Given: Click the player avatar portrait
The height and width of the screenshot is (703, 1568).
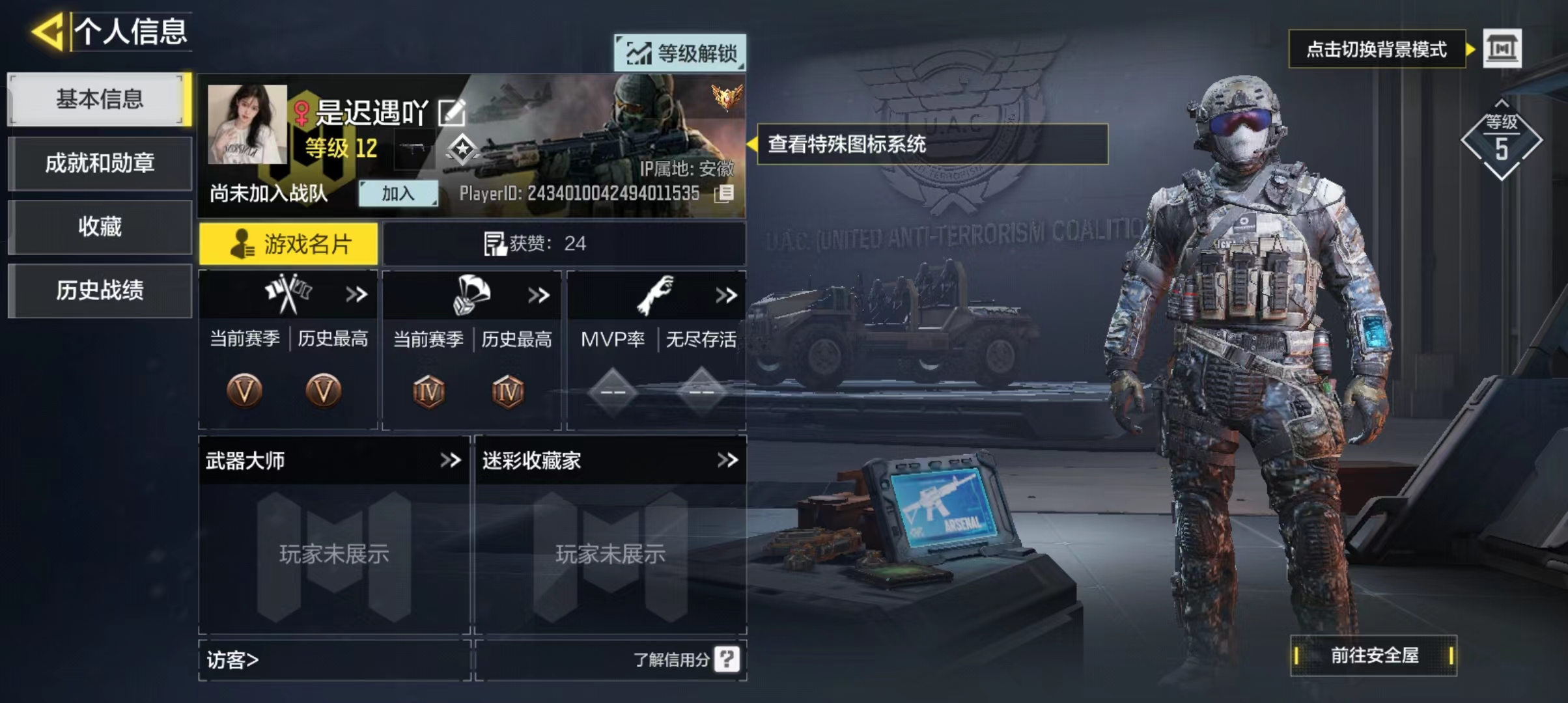Looking at the screenshot, I should [x=247, y=124].
